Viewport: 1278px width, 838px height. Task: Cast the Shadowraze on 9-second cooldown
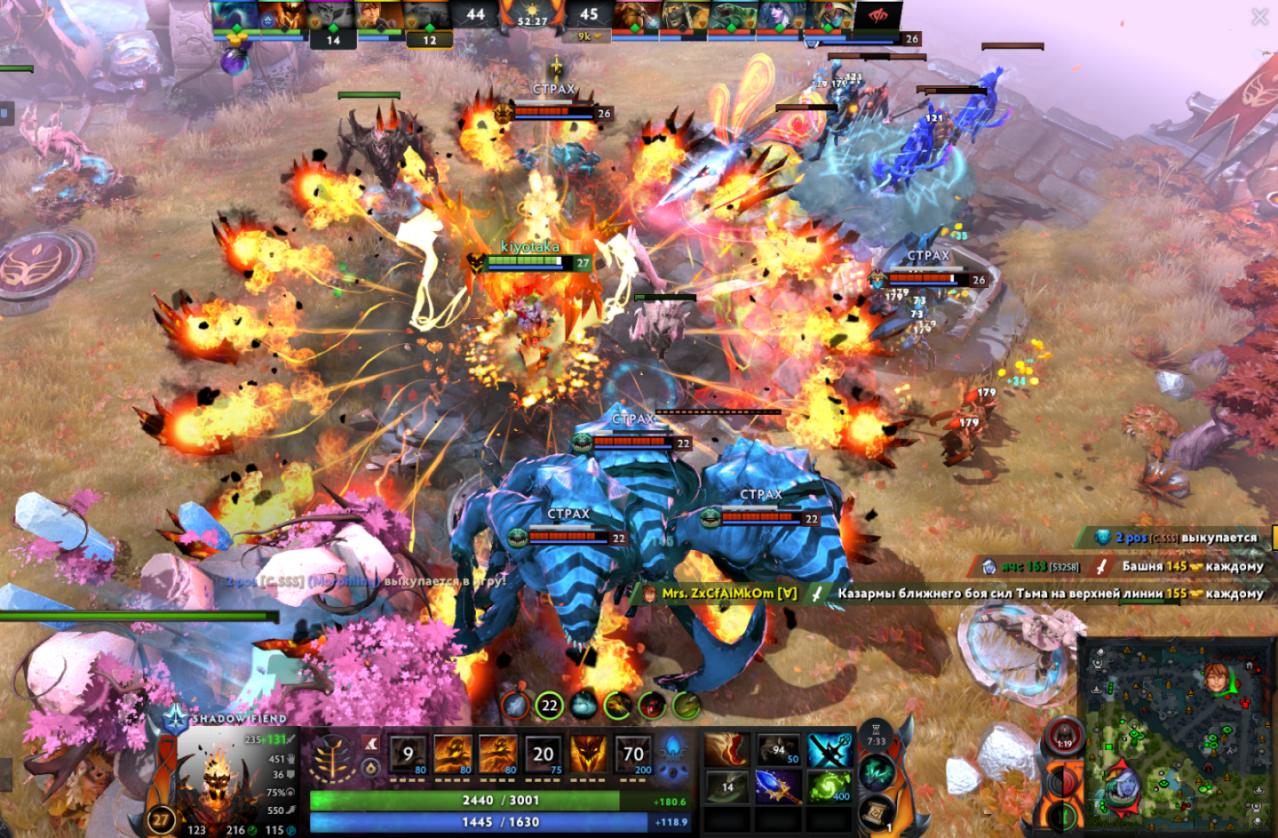click(x=407, y=755)
